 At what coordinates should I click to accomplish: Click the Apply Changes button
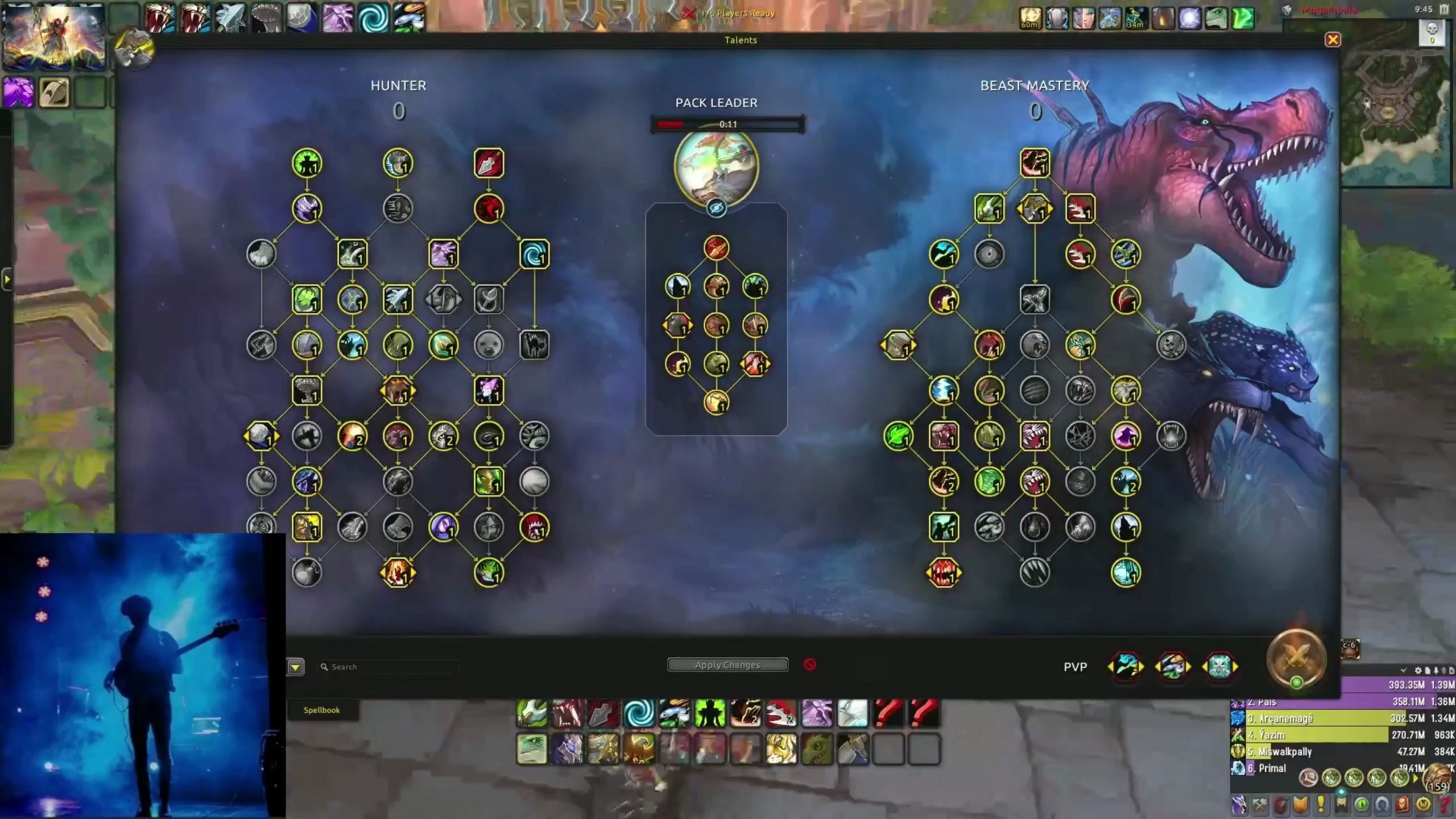(727, 665)
